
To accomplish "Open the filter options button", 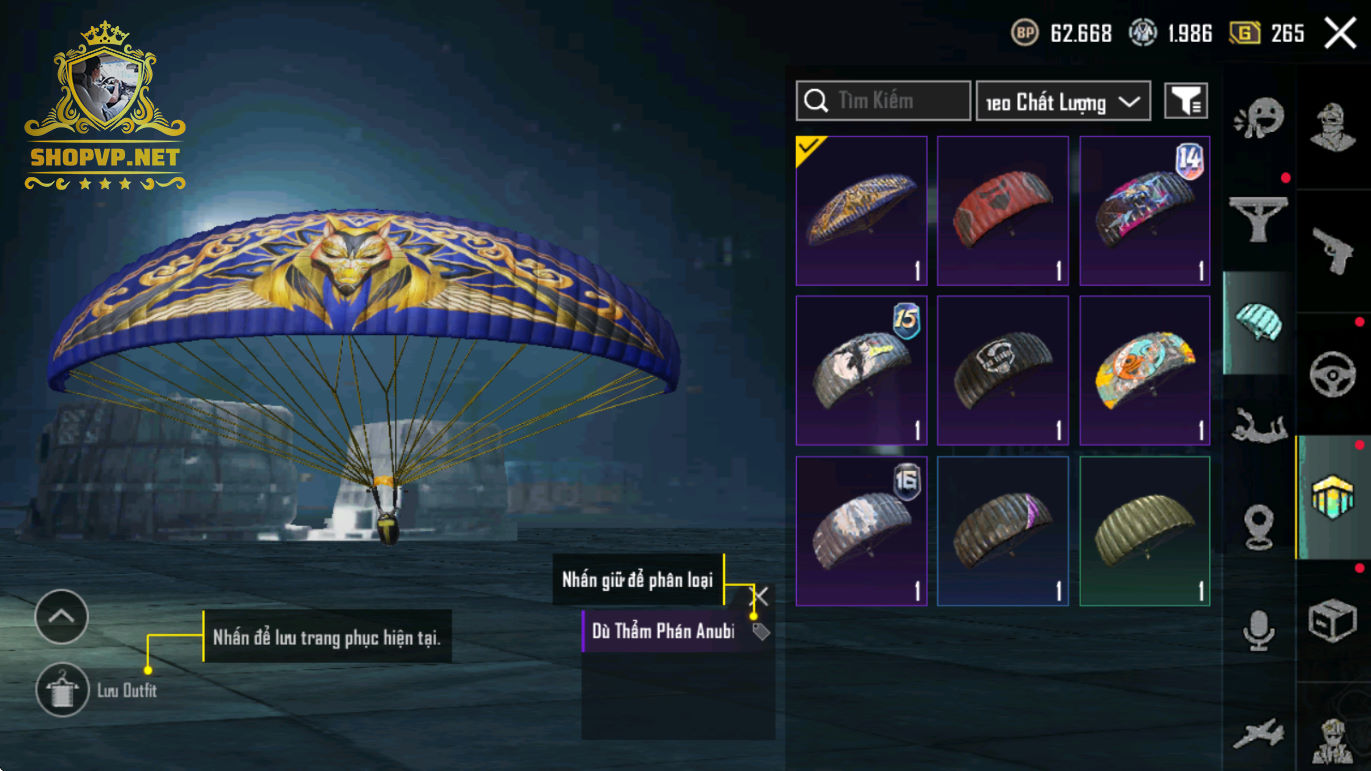I will [x=1186, y=101].
